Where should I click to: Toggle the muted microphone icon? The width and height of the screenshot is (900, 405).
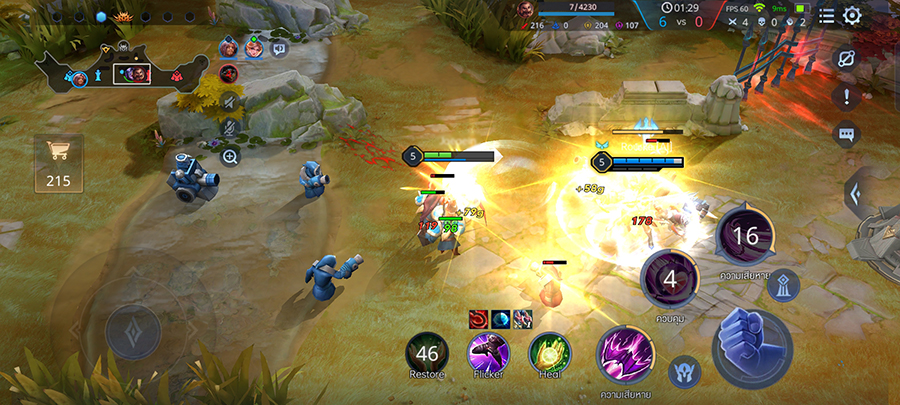coord(230,128)
